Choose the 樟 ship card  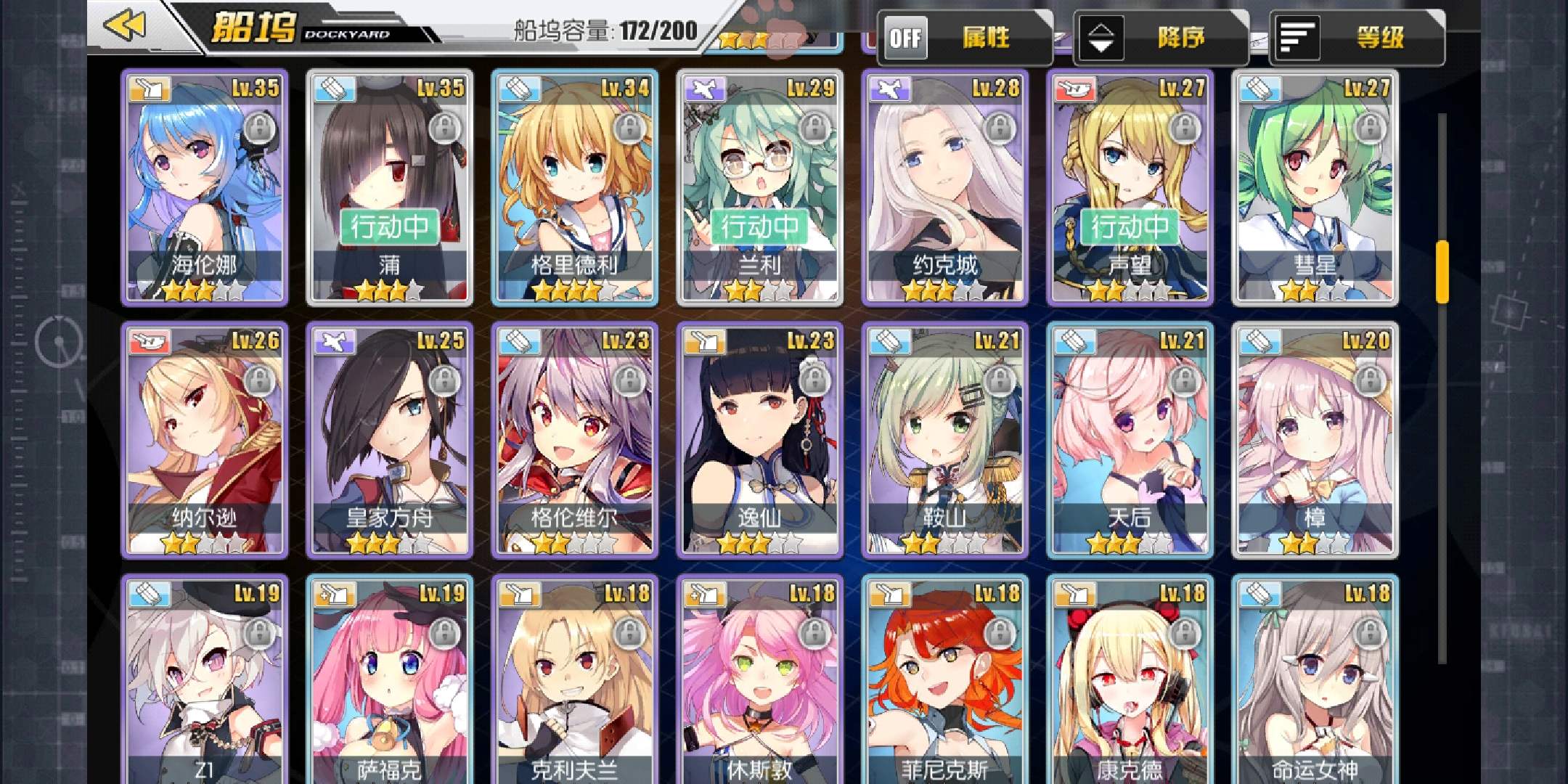pyautogui.click(x=1315, y=440)
